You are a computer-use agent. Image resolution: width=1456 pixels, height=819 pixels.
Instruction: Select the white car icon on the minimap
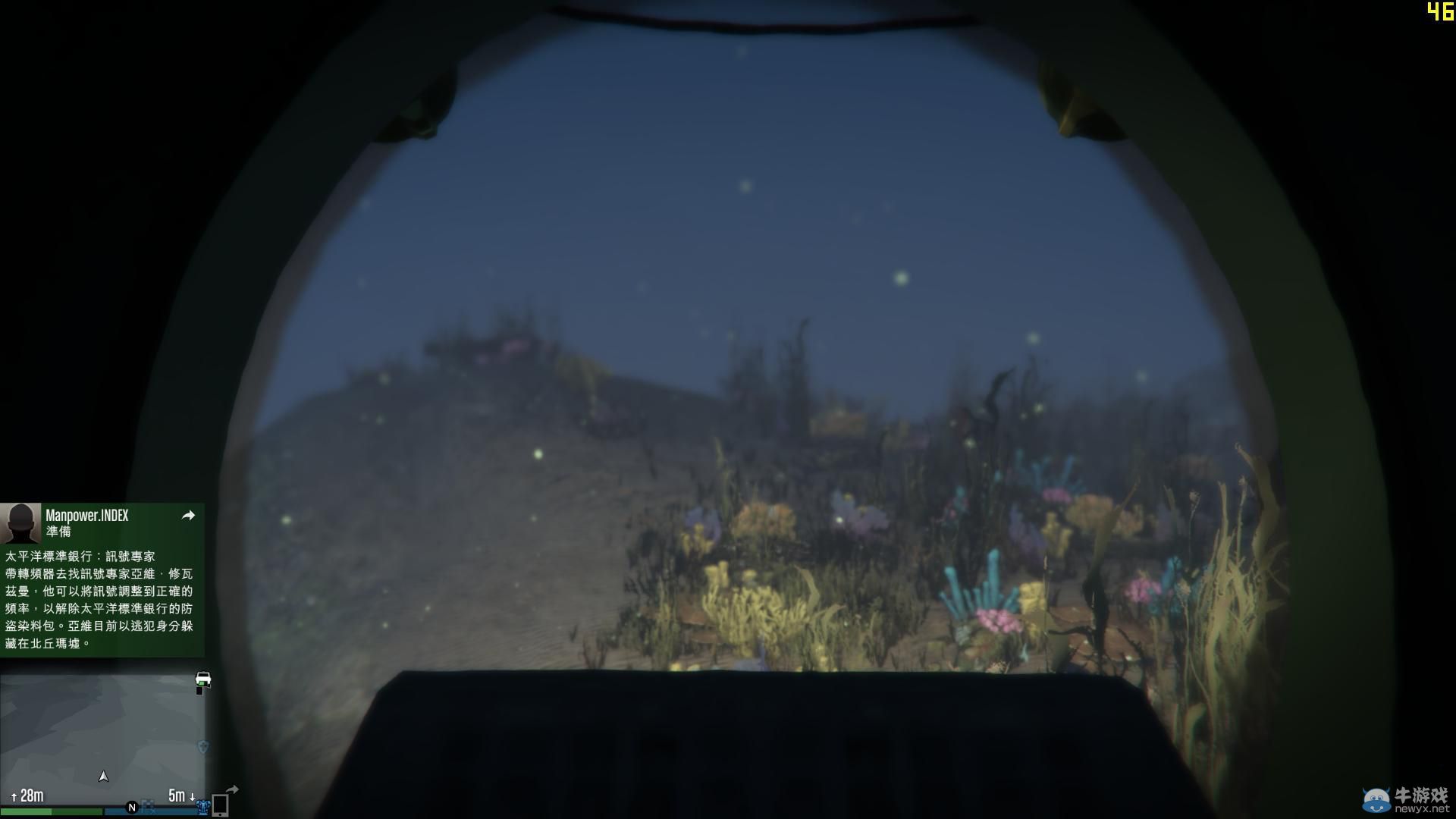pyautogui.click(x=202, y=679)
